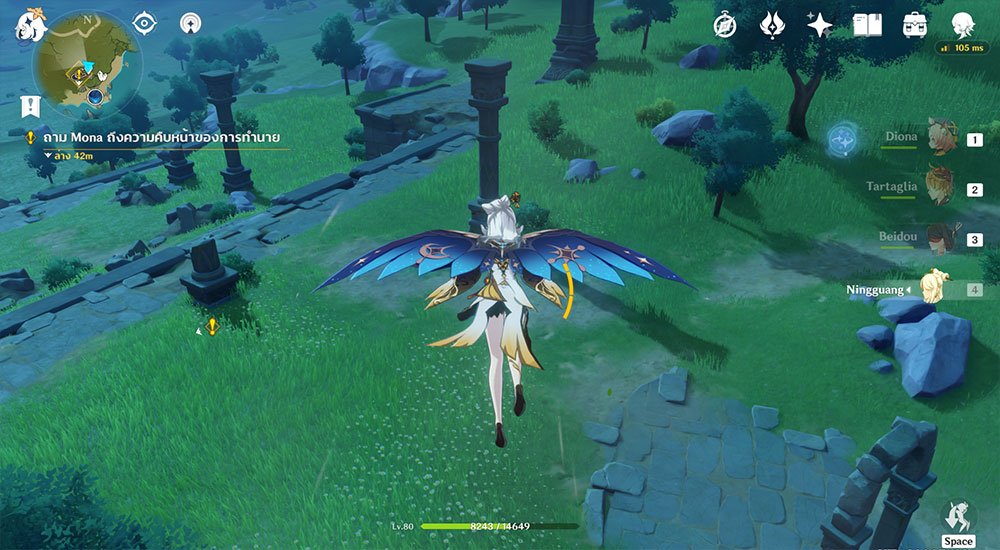Switch to party member Beidou
Image resolution: width=1000 pixels, height=550 pixels.
[940, 239]
